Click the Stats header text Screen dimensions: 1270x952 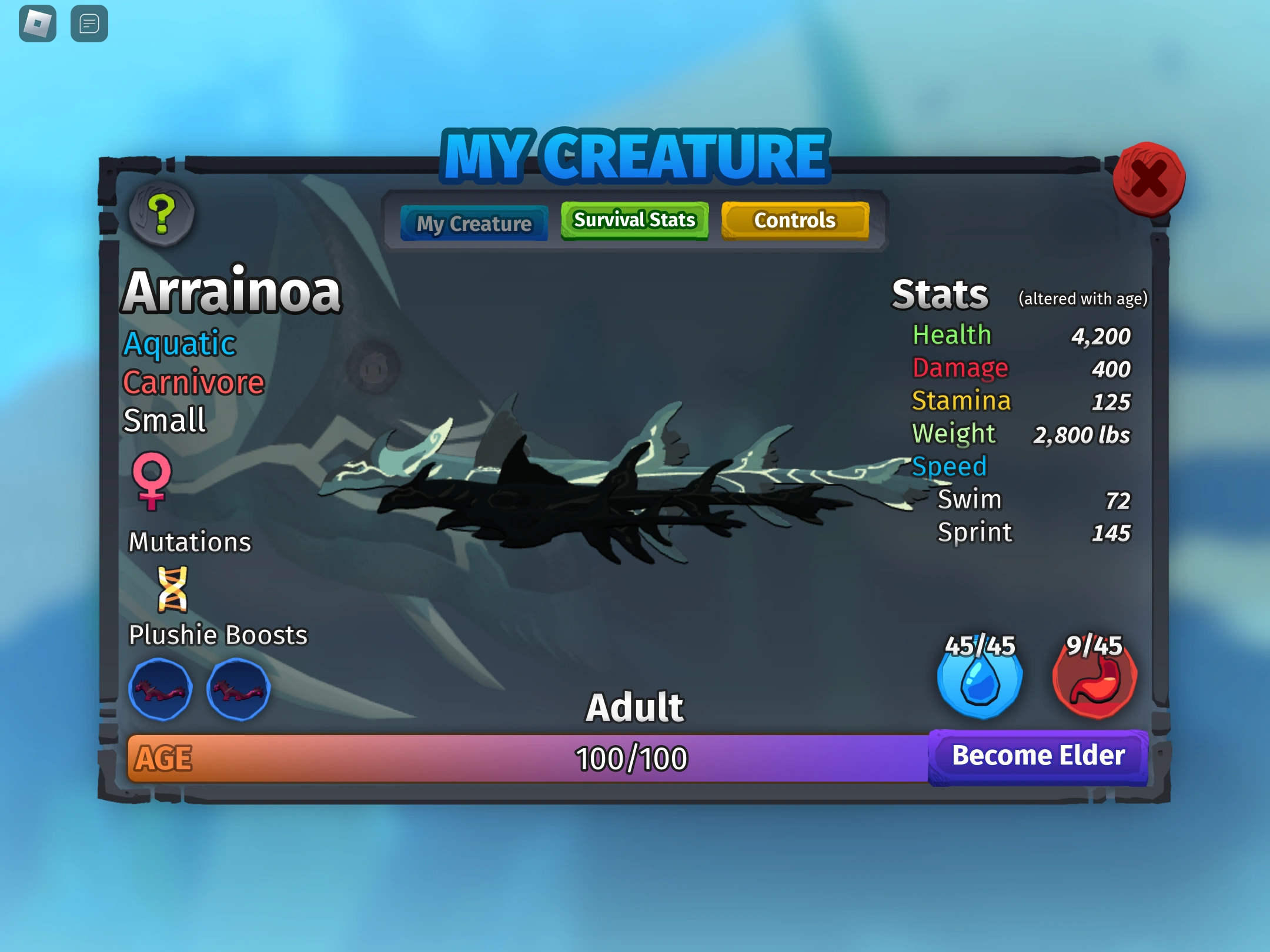click(x=939, y=294)
